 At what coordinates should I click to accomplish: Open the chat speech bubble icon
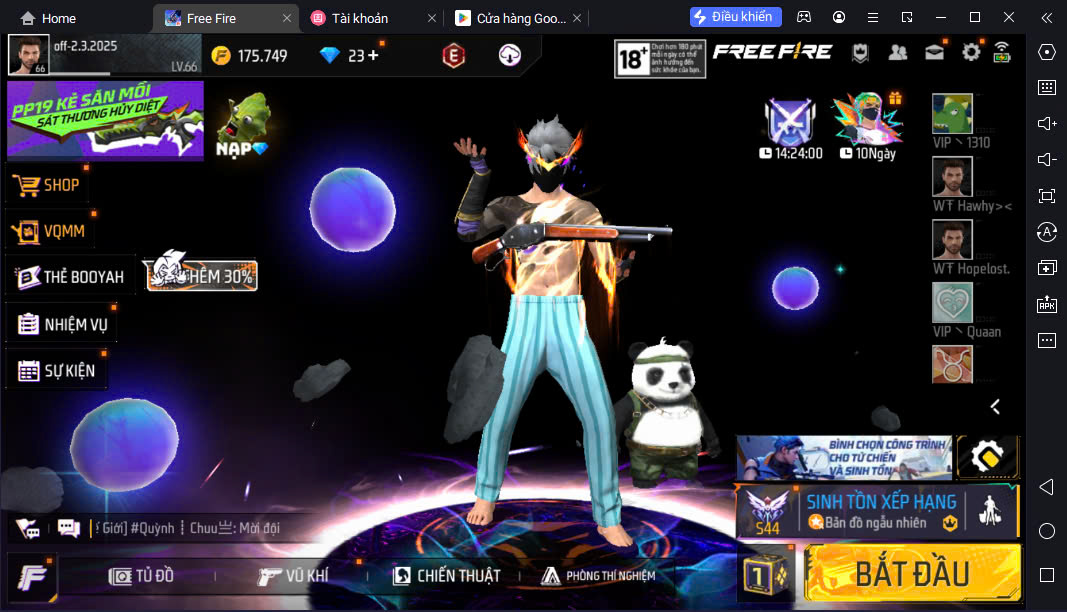[x=69, y=527]
